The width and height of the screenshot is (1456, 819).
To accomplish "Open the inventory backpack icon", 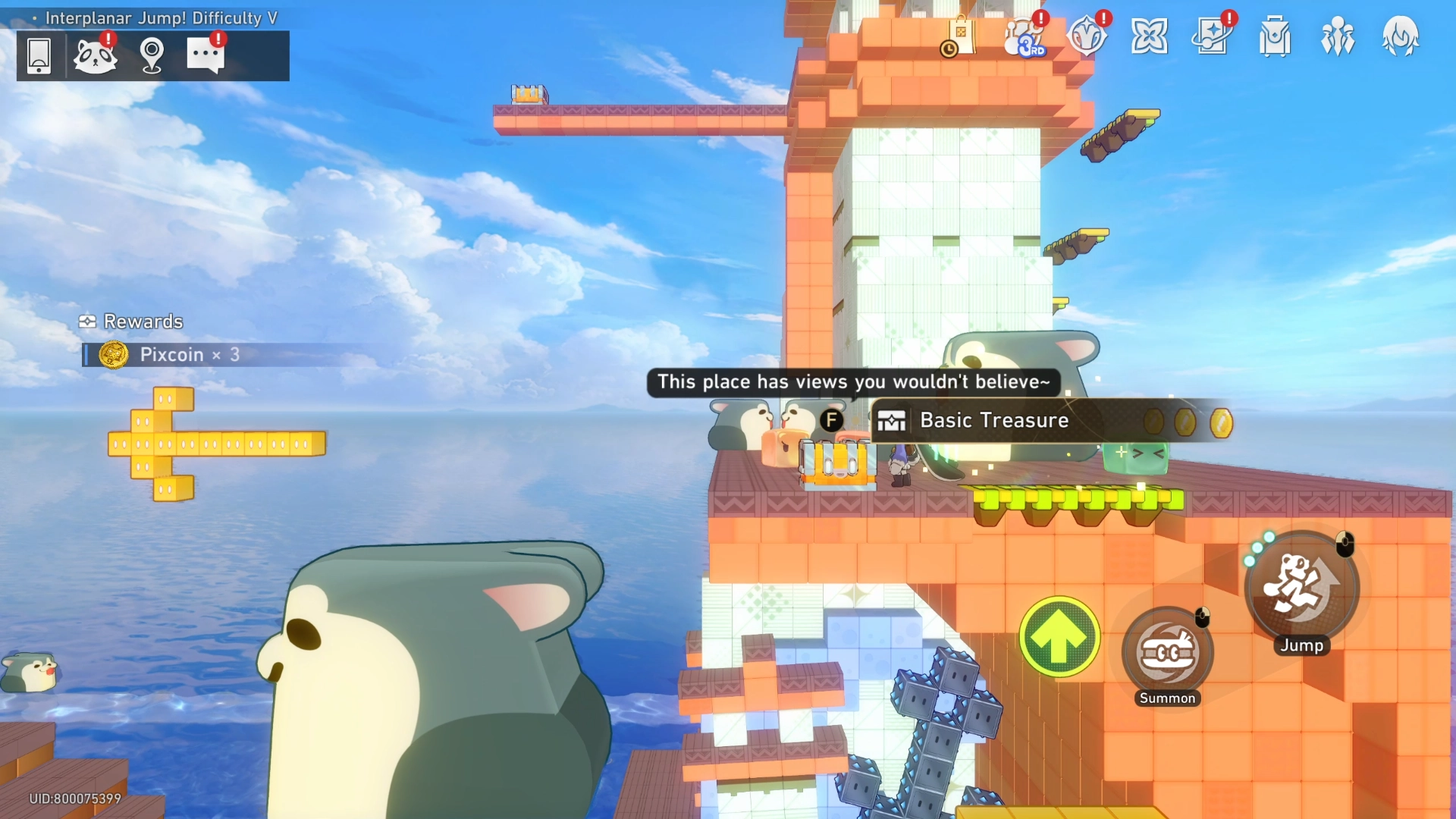I will (x=1275, y=36).
